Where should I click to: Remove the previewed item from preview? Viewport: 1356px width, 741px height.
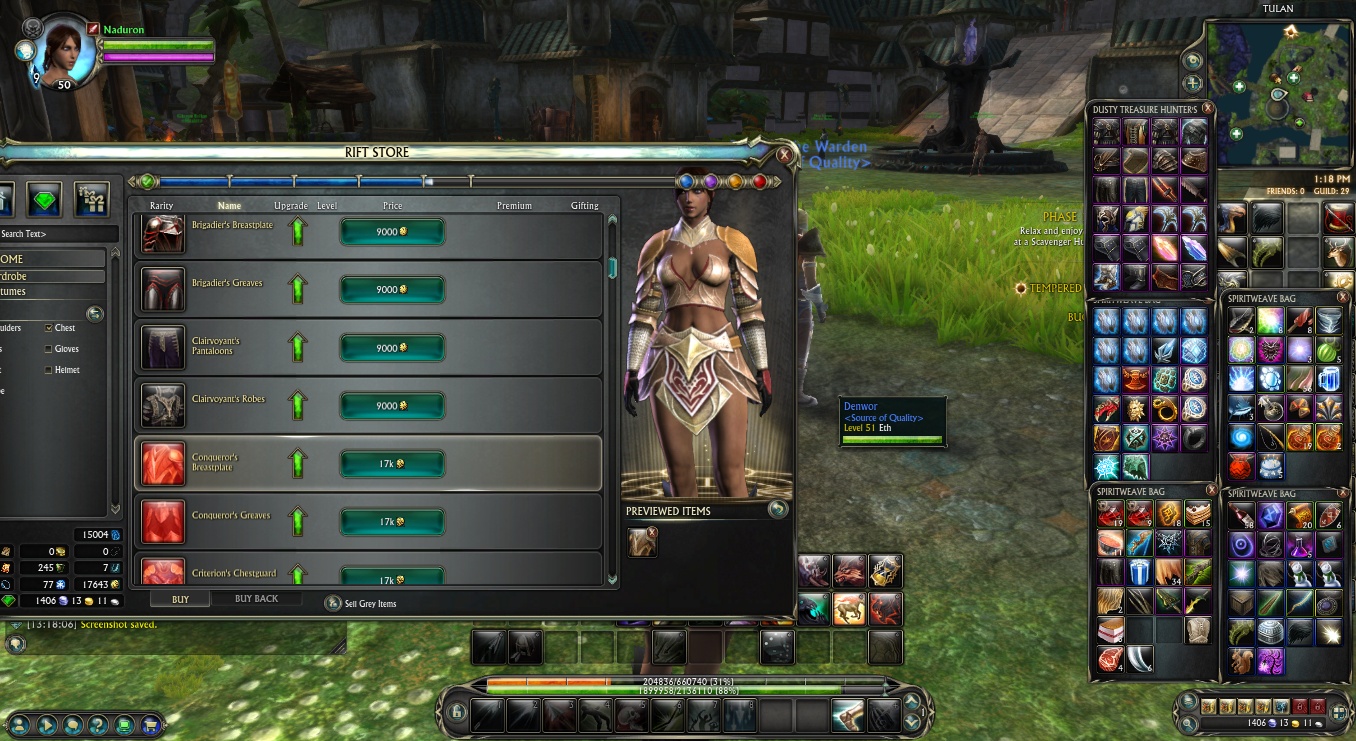pos(652,533)
